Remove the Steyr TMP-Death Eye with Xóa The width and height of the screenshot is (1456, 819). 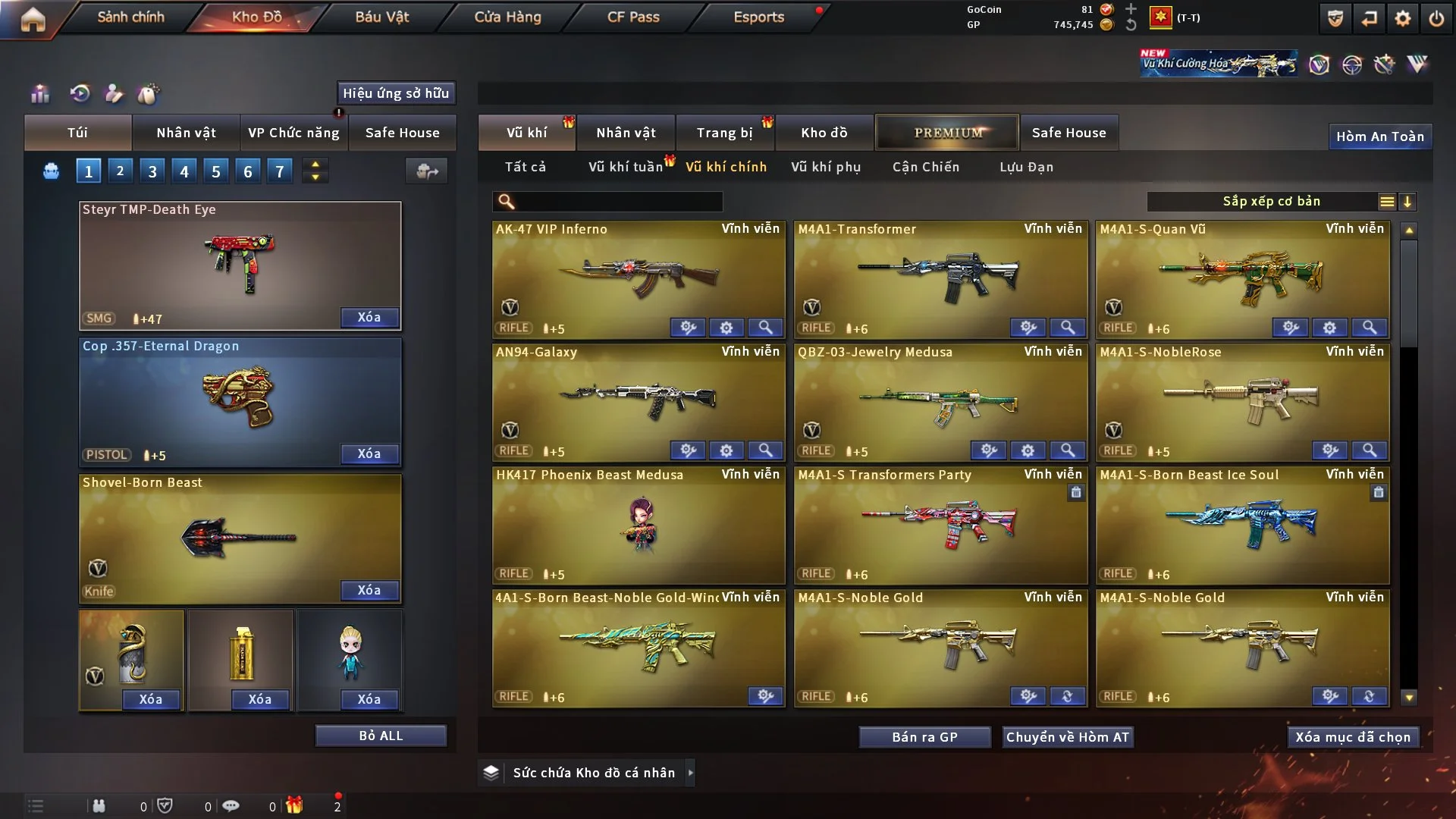tap(369, 317)
